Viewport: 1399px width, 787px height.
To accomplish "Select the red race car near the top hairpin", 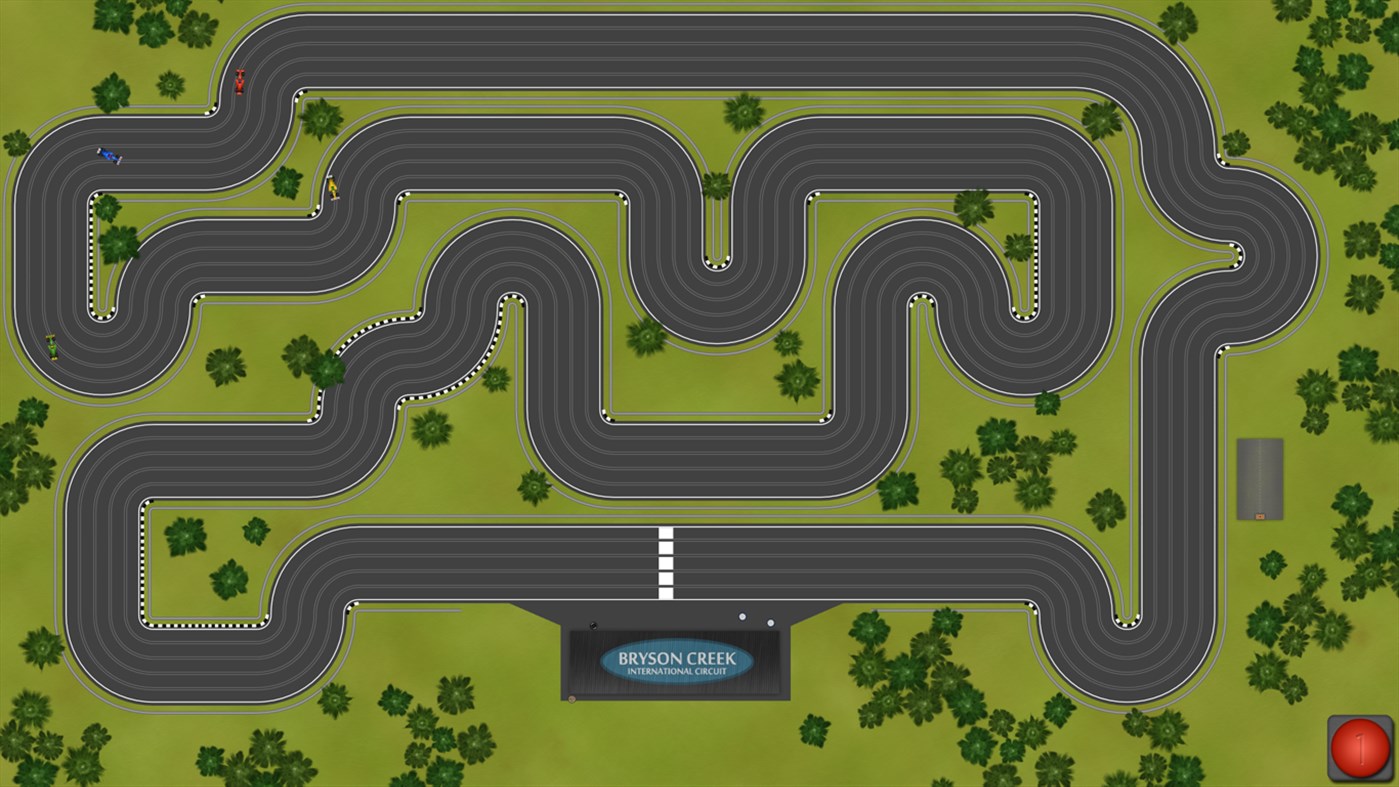I will (x=240, y=82).
